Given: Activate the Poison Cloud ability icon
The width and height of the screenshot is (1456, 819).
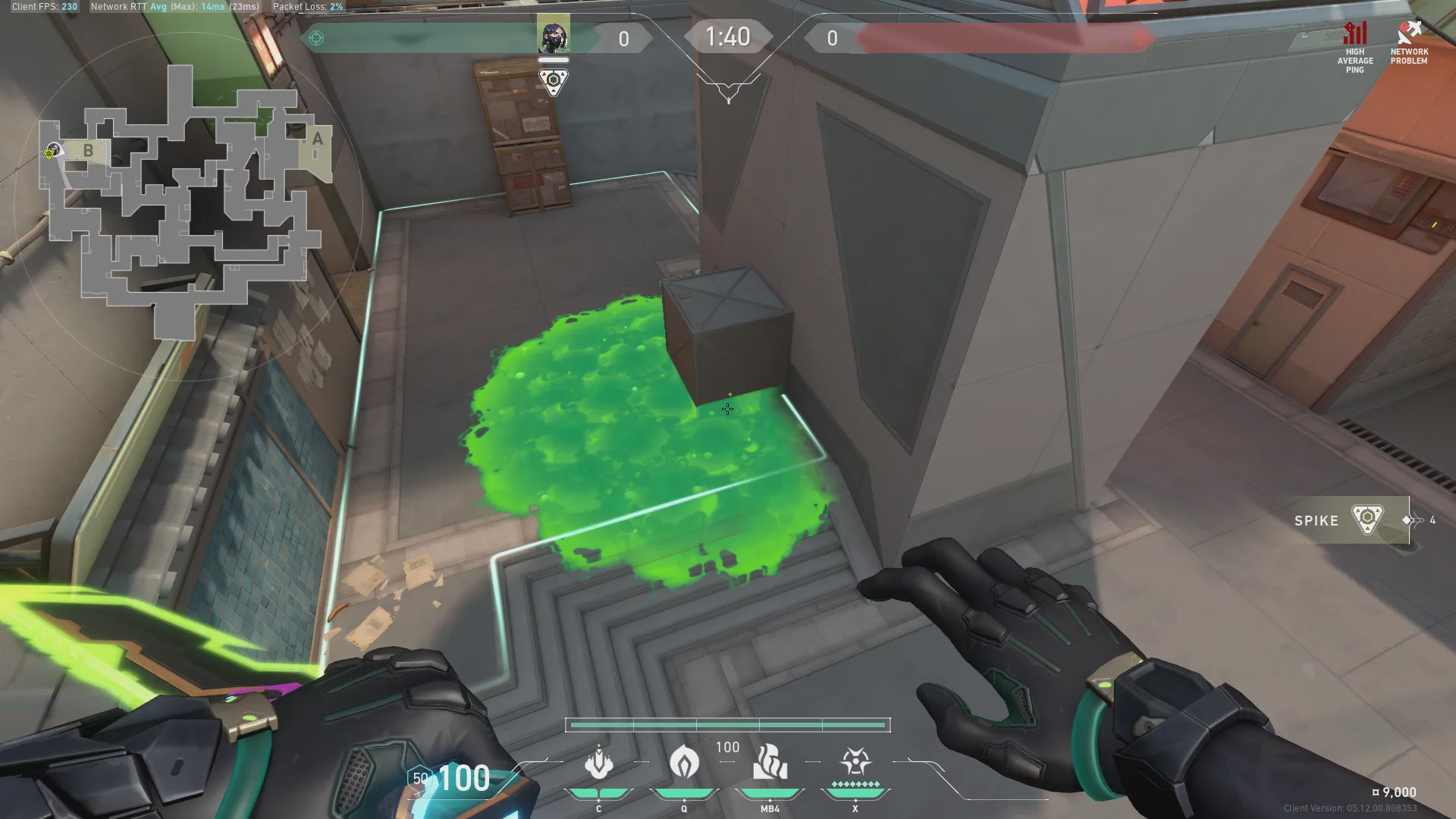Looking at the screenshot, I should pos(684,762).
